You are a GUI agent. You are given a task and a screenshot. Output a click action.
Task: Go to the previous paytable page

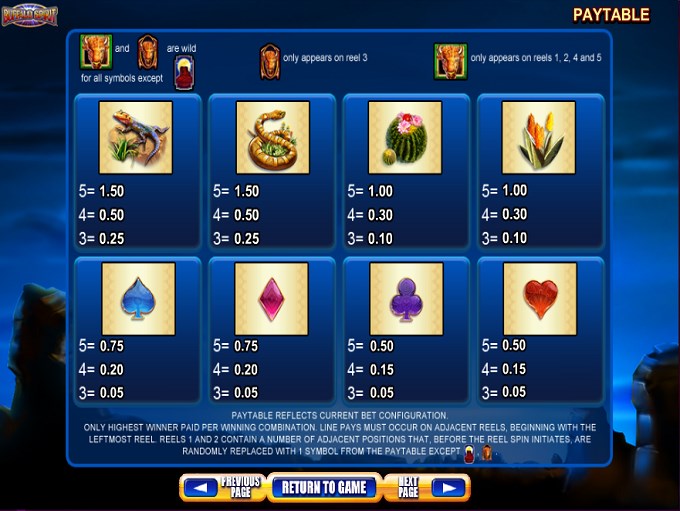tap(223, 487)
